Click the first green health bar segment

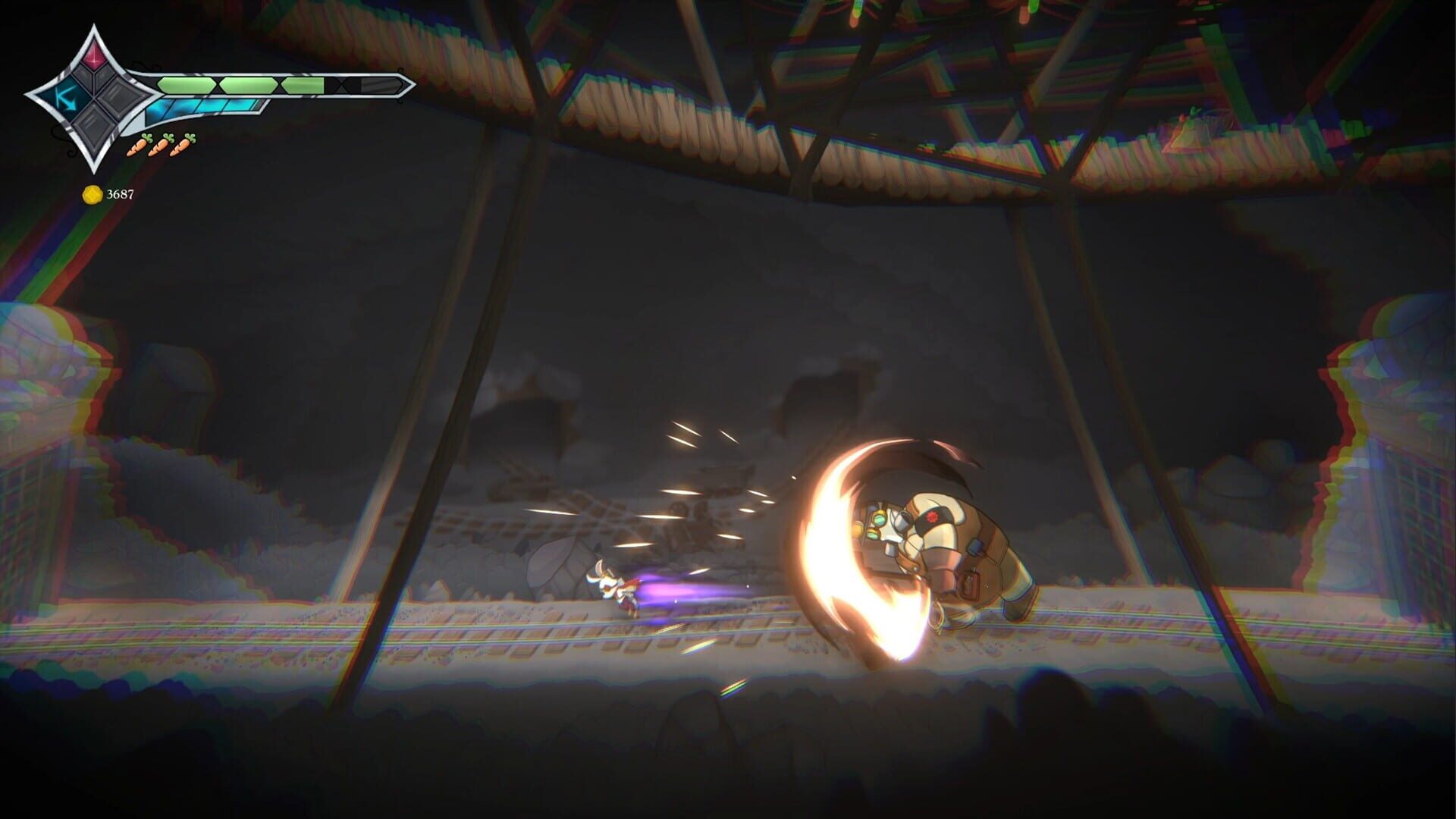click(187, 84)
